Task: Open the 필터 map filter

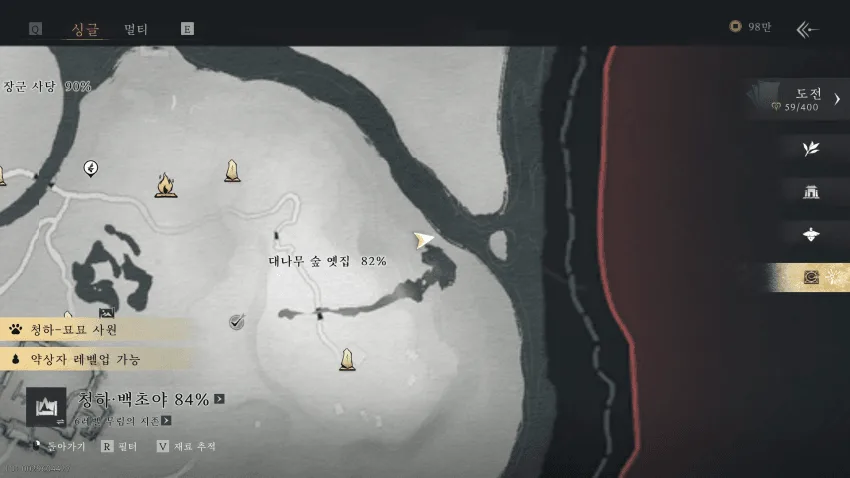Action: [121, 446]
